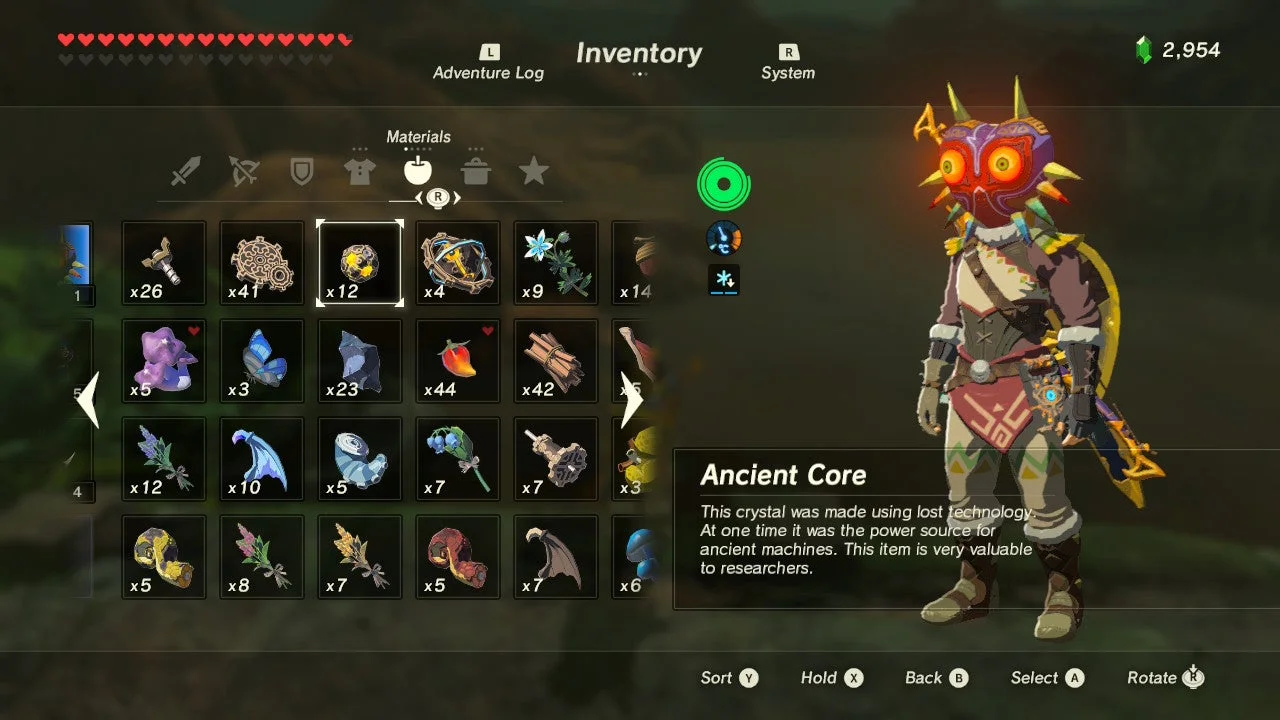Select inventory page 1 thumbnail on the left
The height and width of the screenshot is (720, 1280).
[75, 258]
